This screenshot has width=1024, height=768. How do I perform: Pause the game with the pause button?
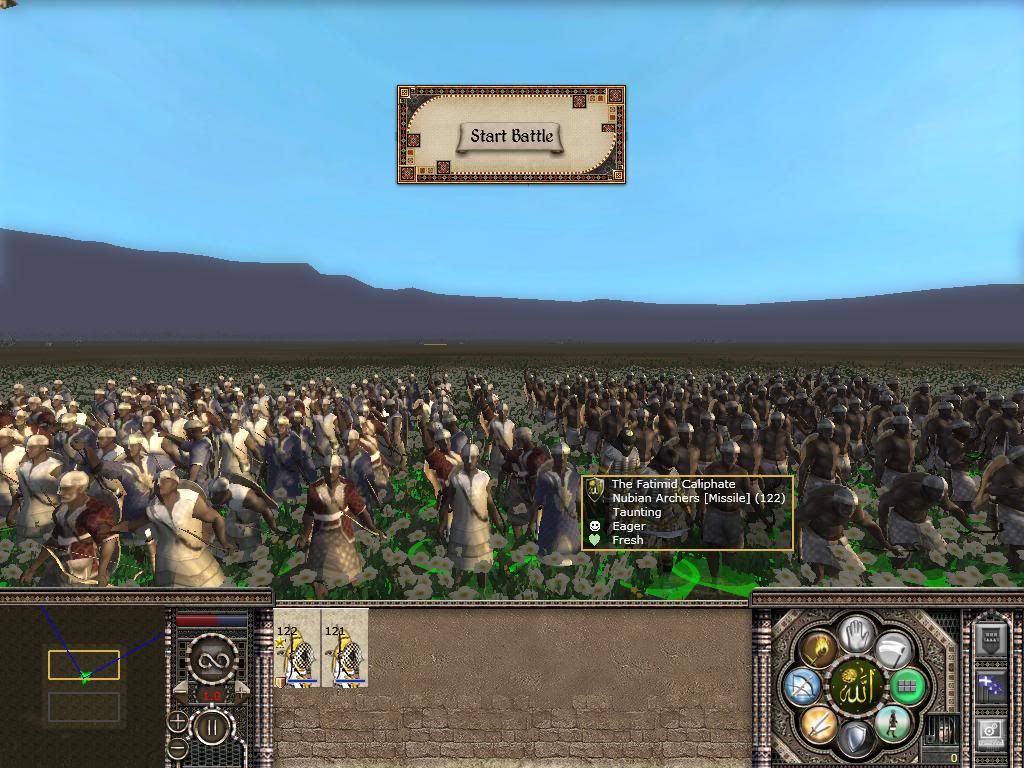coord(211,726)
